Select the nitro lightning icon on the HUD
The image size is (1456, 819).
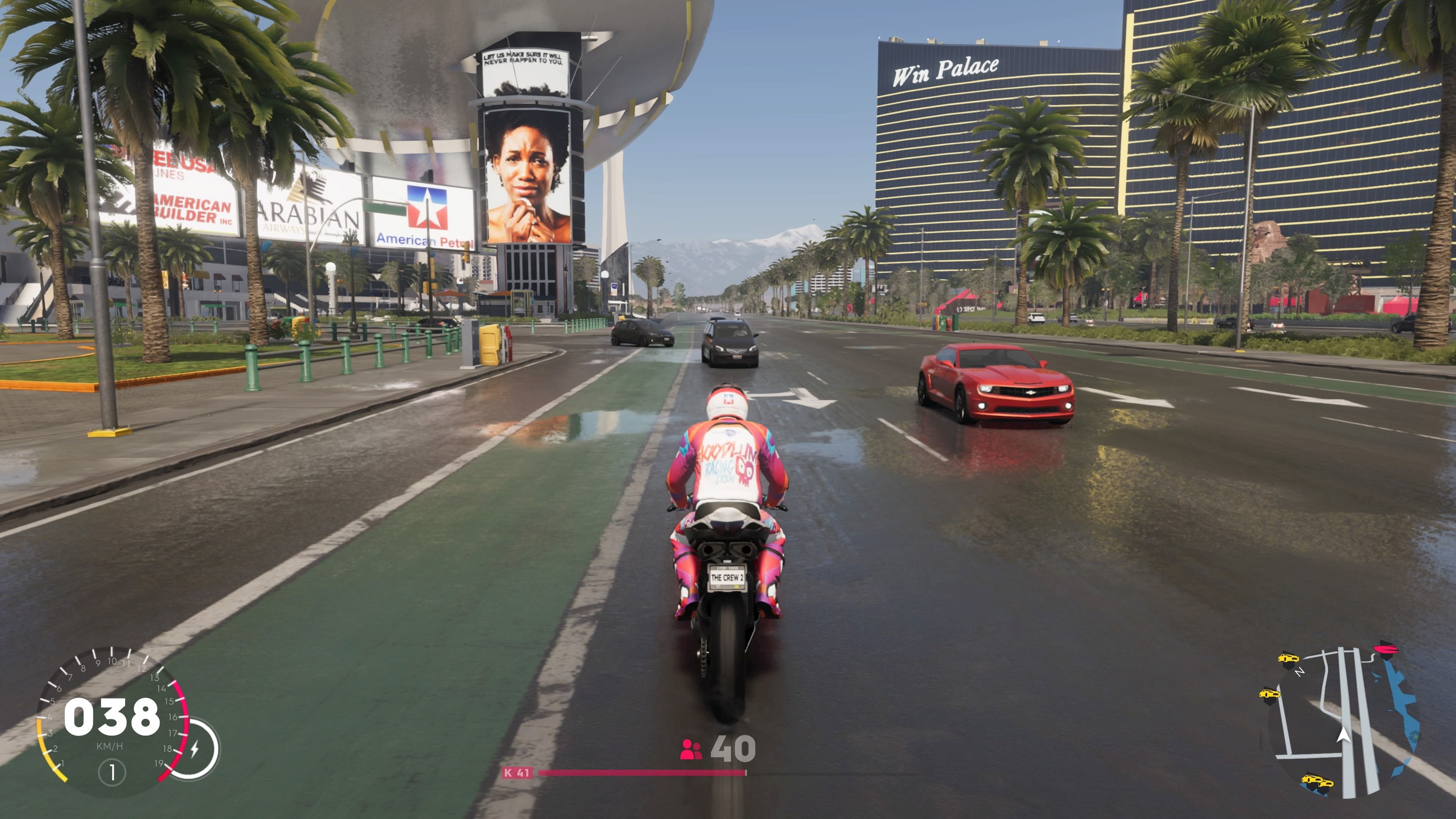195,749
